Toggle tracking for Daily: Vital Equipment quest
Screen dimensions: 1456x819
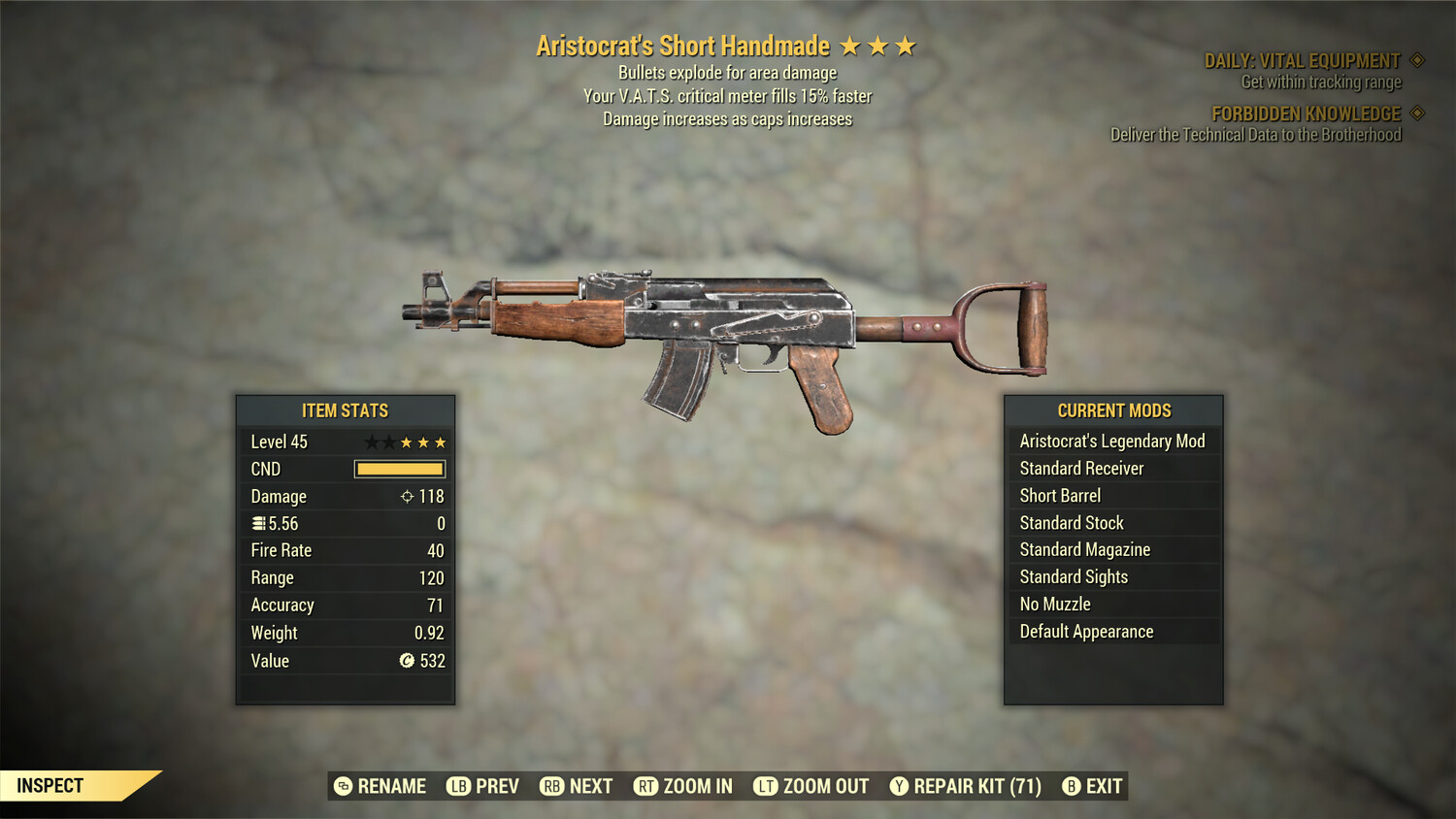[x=1415, y=59]
